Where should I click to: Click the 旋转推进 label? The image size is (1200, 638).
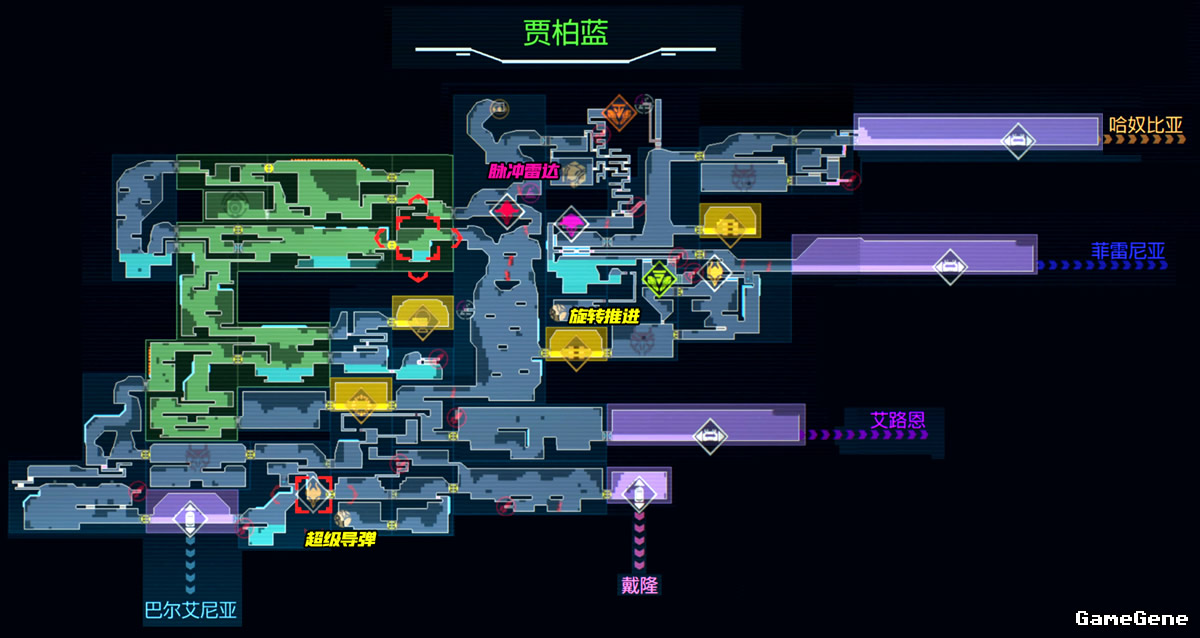603,316
